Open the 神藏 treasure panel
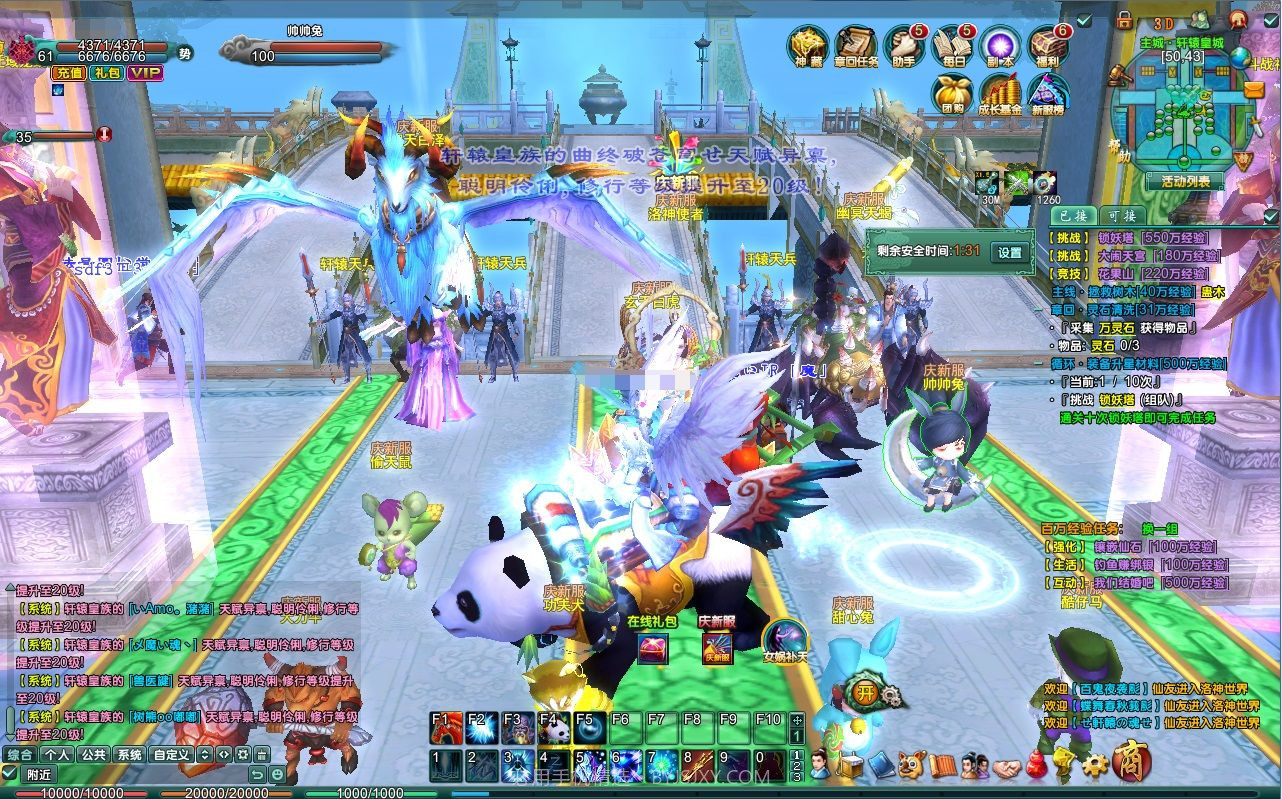Screen dimensions: 1282x799 (x=807, y=46)
